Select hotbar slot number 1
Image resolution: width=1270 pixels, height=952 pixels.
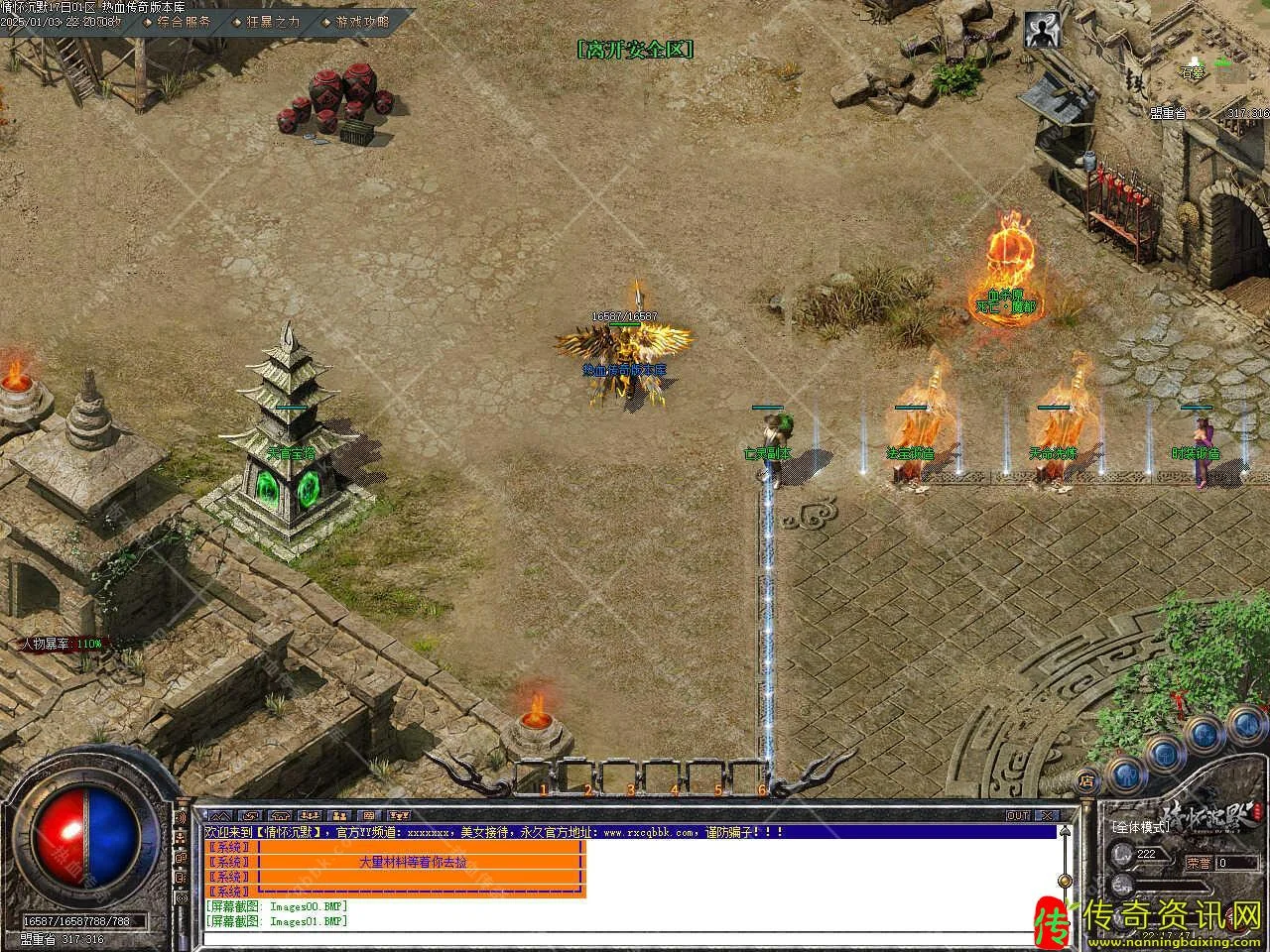click(543, 776)
